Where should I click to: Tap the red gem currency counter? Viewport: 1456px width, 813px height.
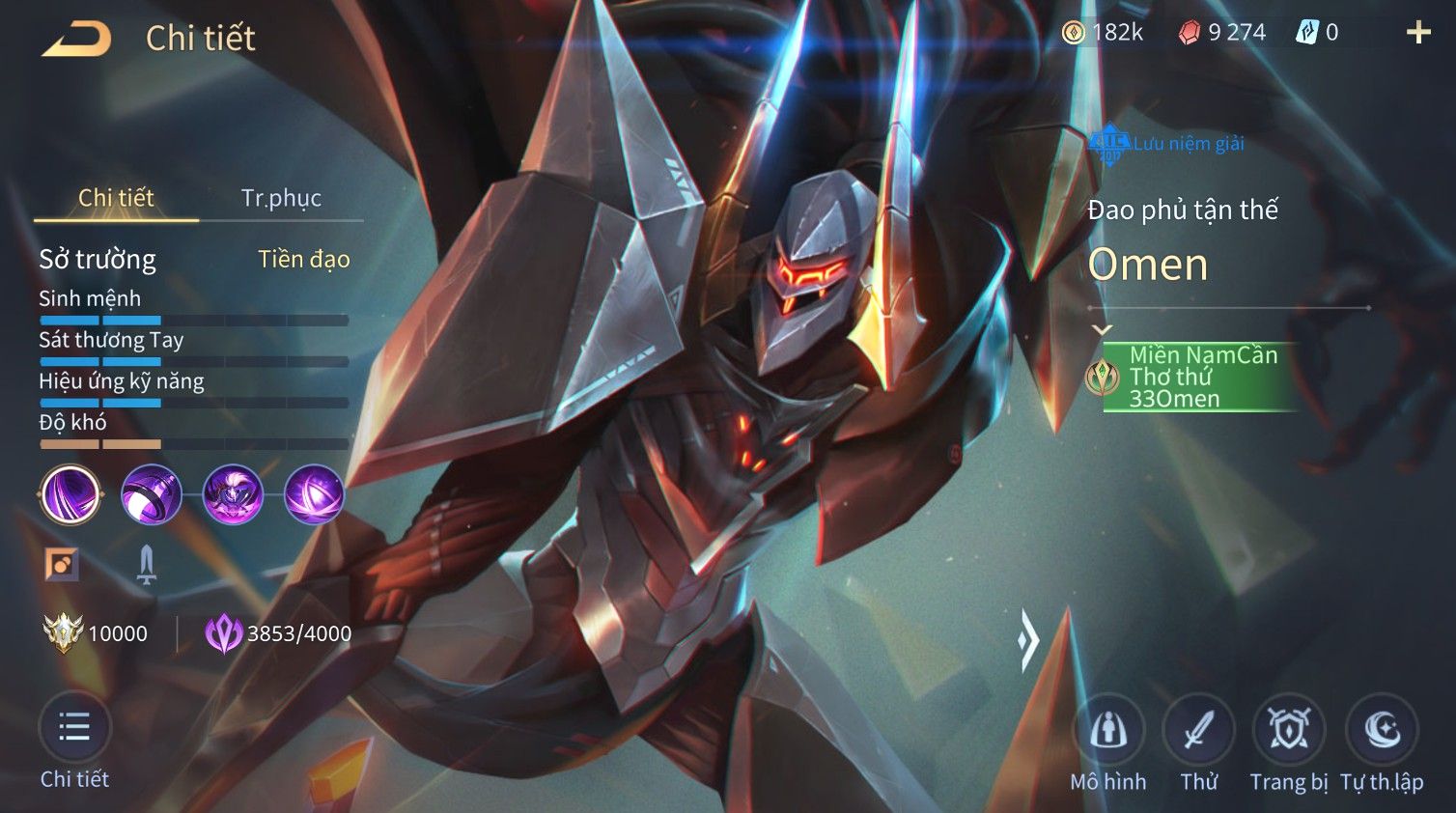click(x=1222, y=33)
